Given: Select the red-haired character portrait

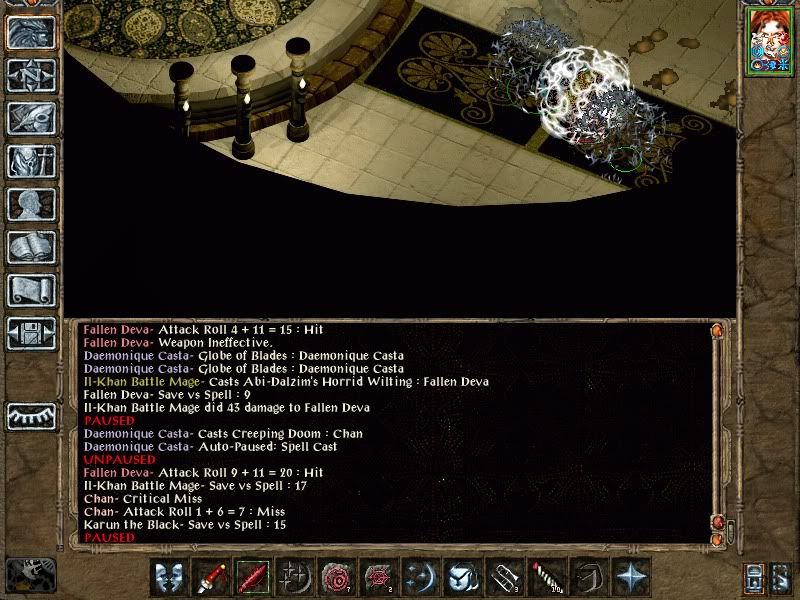Looking at the screenshot, I should click(x=765, y=44).
